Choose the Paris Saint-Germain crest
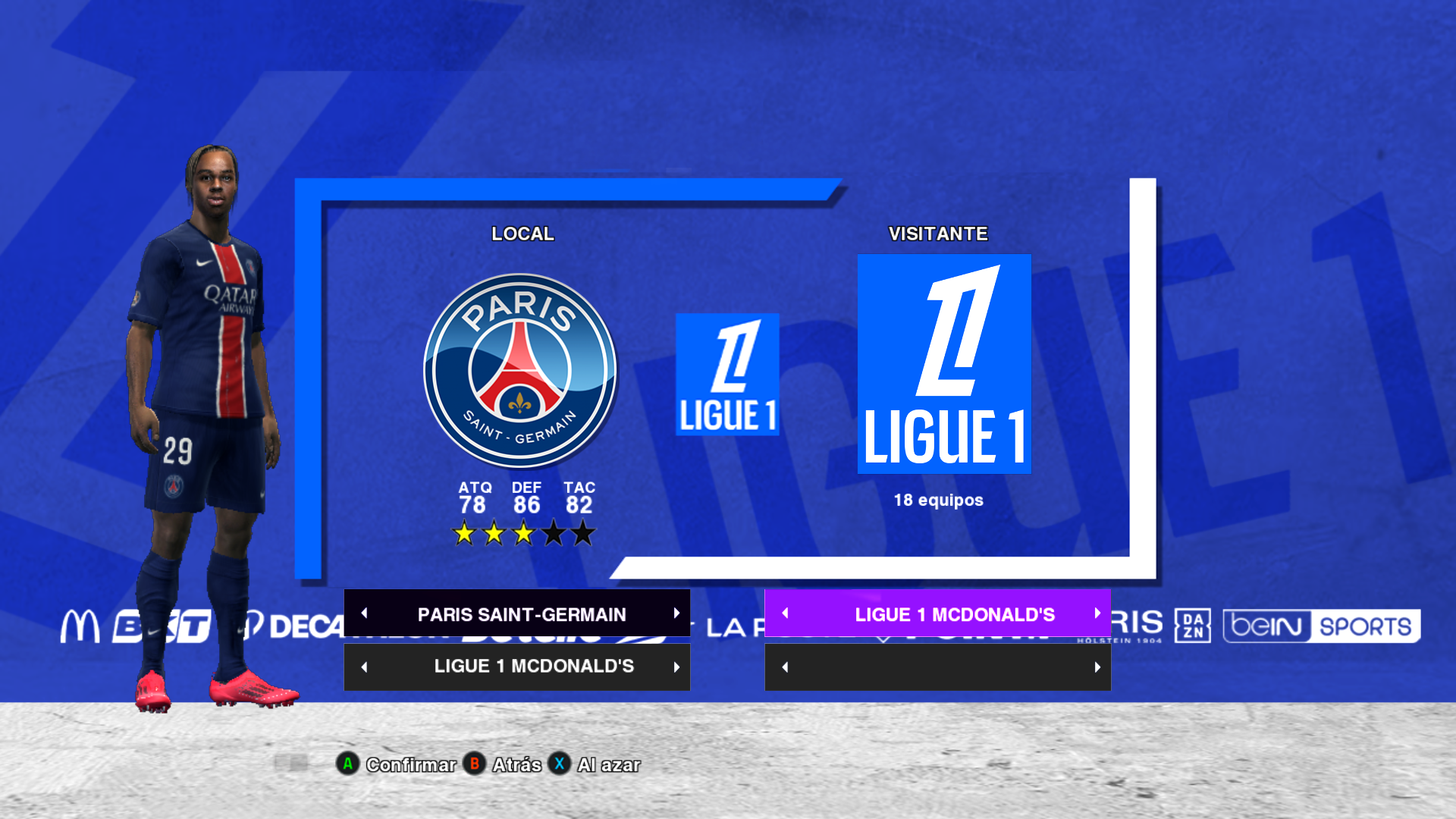This screenshot has width=1456, height=819. point(520,371)
